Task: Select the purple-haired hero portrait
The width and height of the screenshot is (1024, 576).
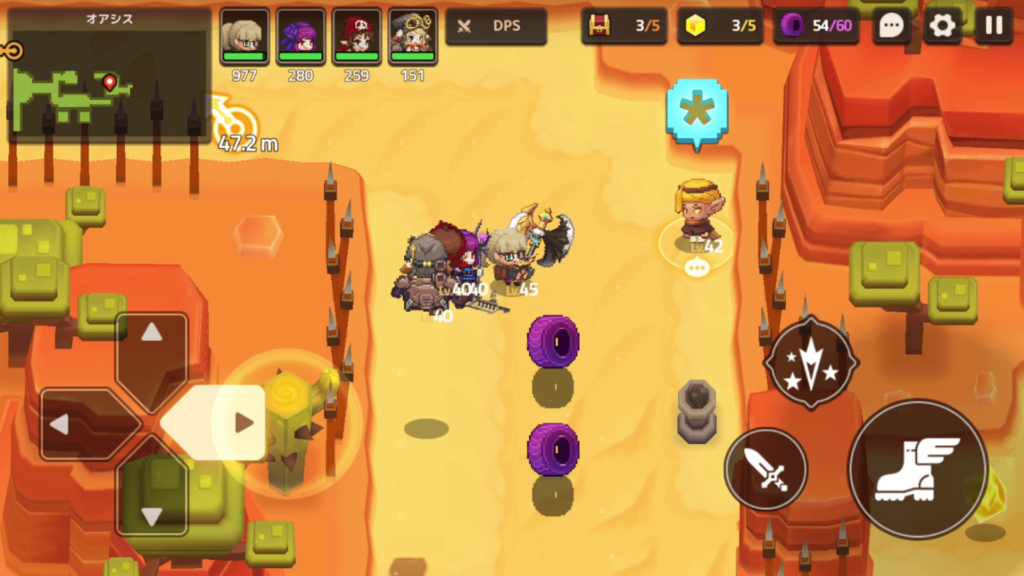Action: (300, 38)
